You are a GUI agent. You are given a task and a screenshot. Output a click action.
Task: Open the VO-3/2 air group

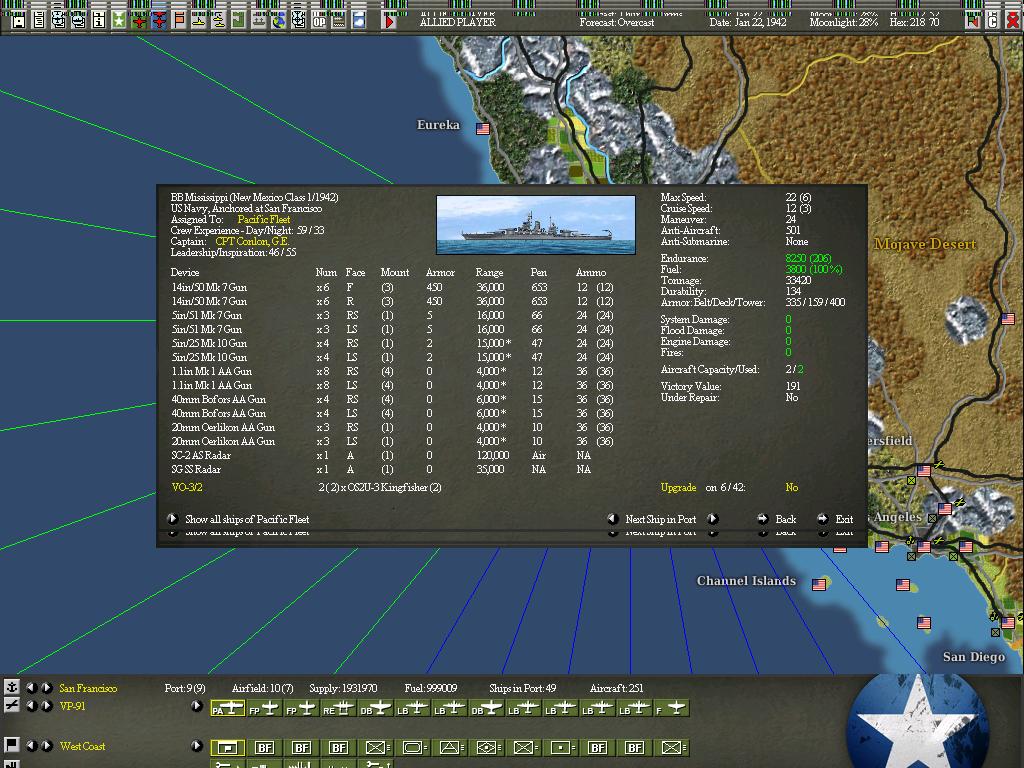(x=187, y=488)
